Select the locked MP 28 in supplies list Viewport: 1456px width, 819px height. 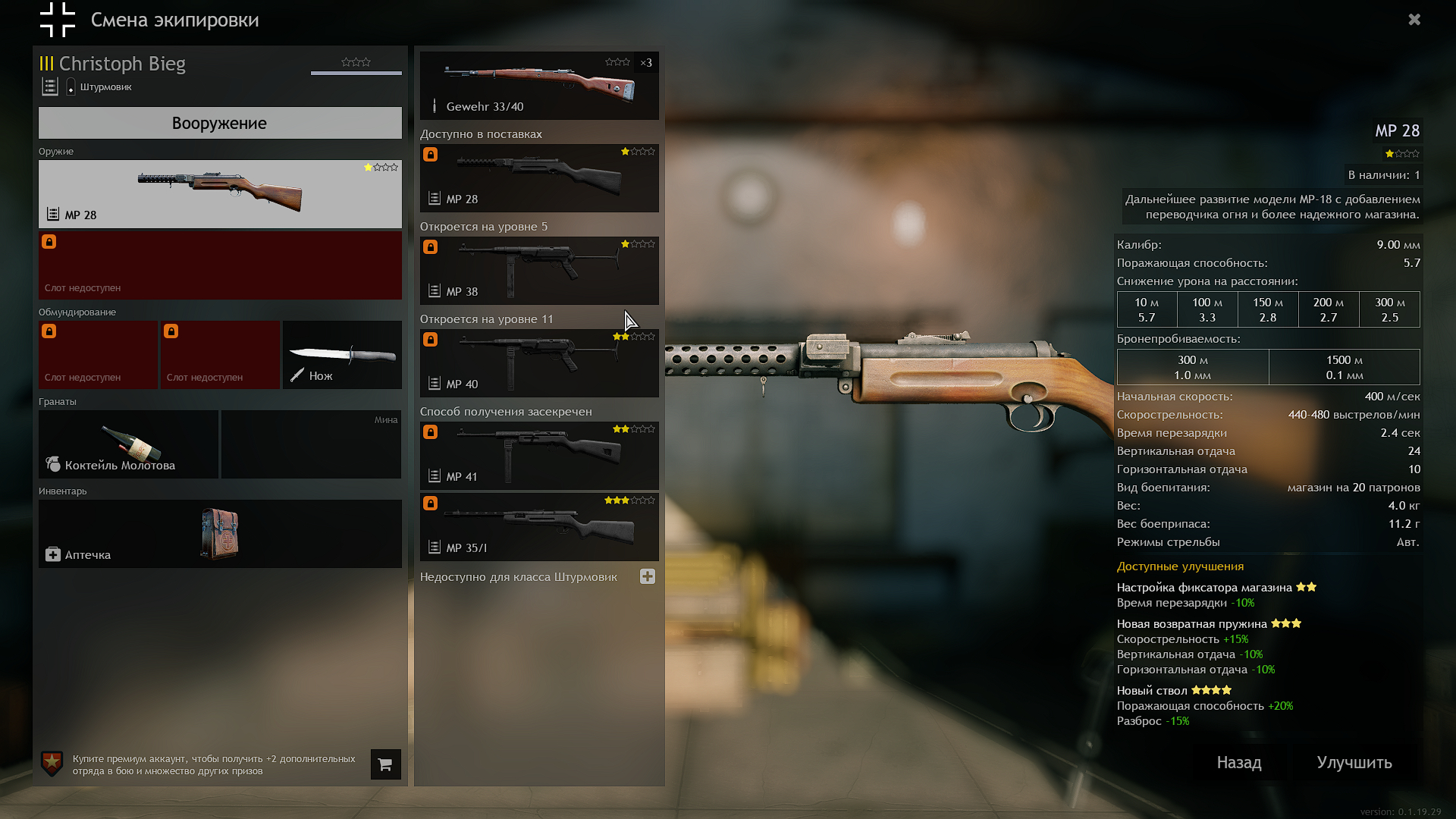[x=539, y=178]
